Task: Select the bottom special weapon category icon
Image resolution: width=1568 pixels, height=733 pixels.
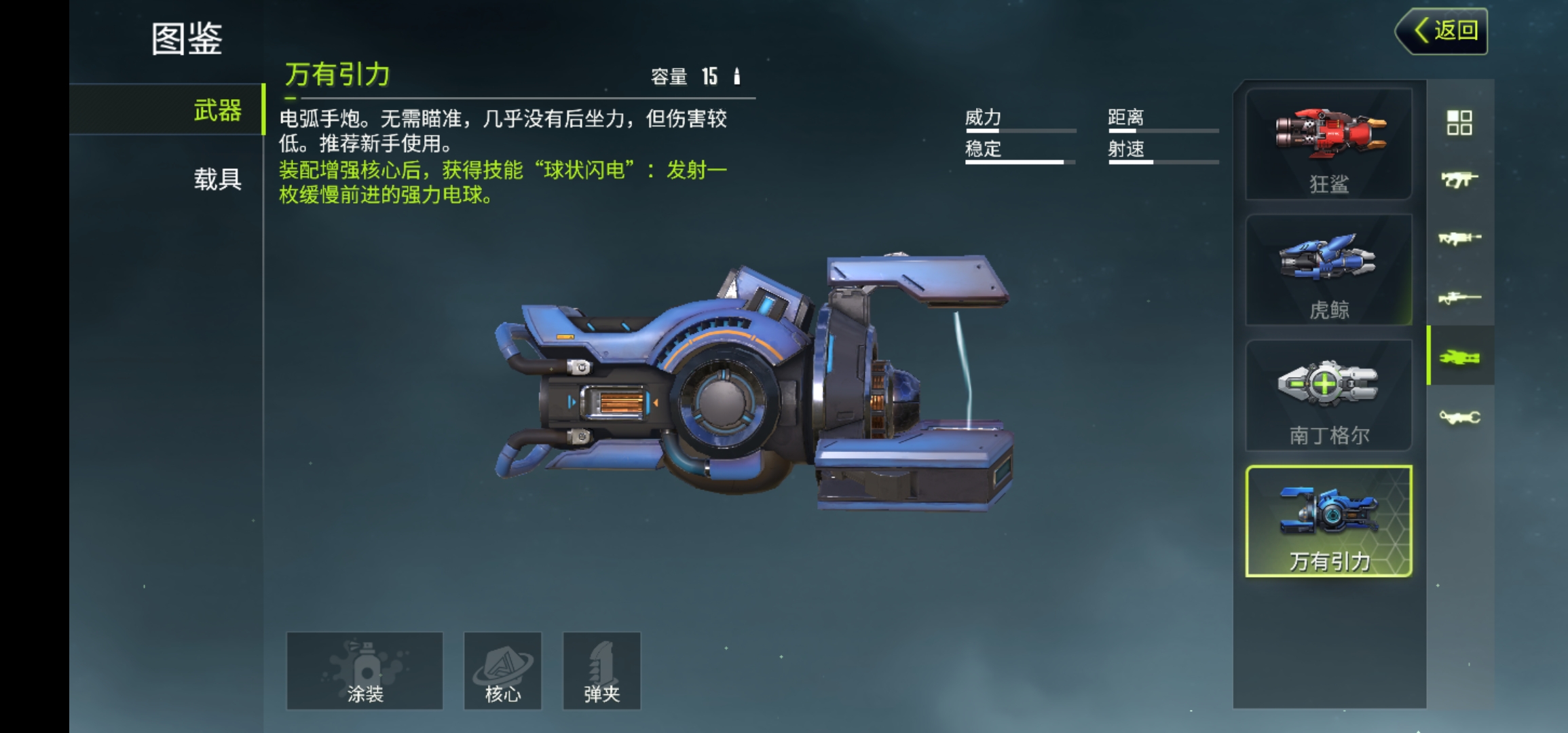Action: [1462, 415]
